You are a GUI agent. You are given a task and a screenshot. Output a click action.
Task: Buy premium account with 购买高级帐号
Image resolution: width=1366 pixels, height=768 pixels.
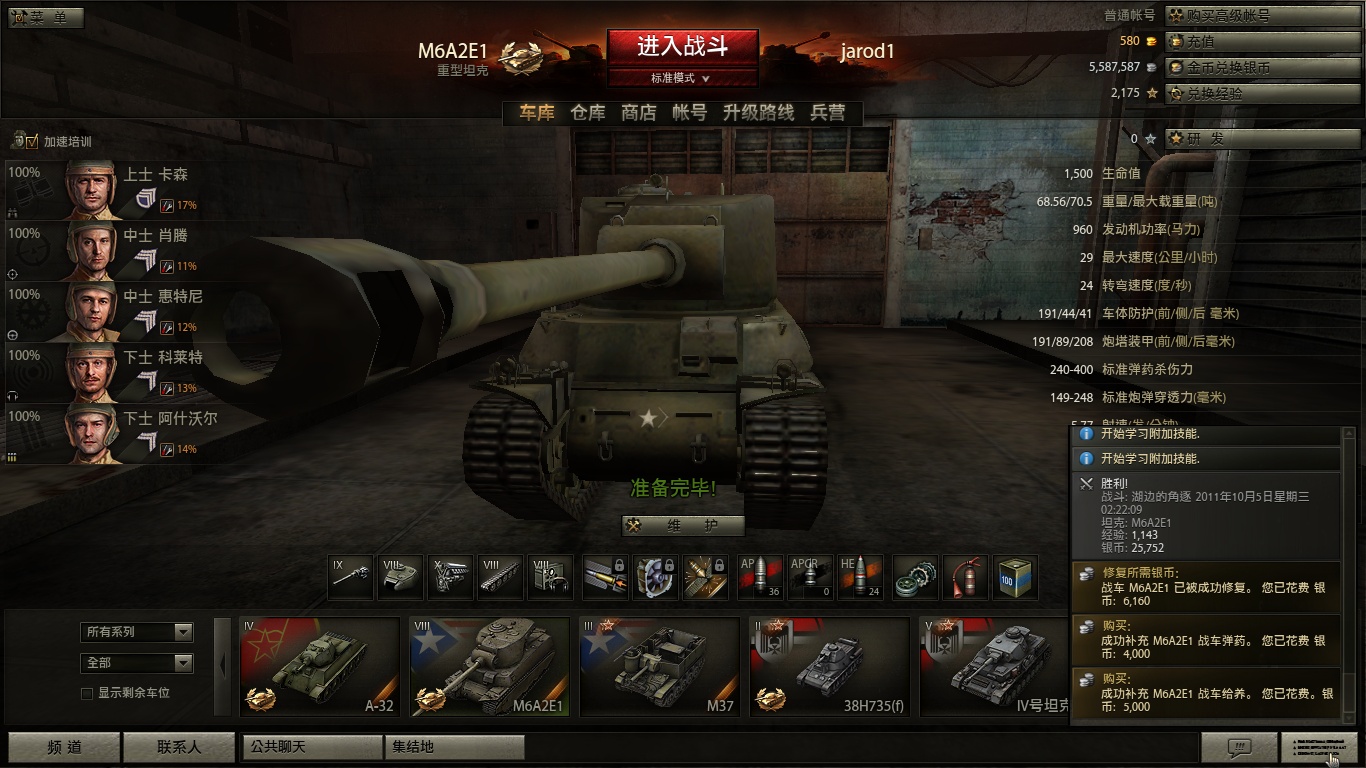1263,16
